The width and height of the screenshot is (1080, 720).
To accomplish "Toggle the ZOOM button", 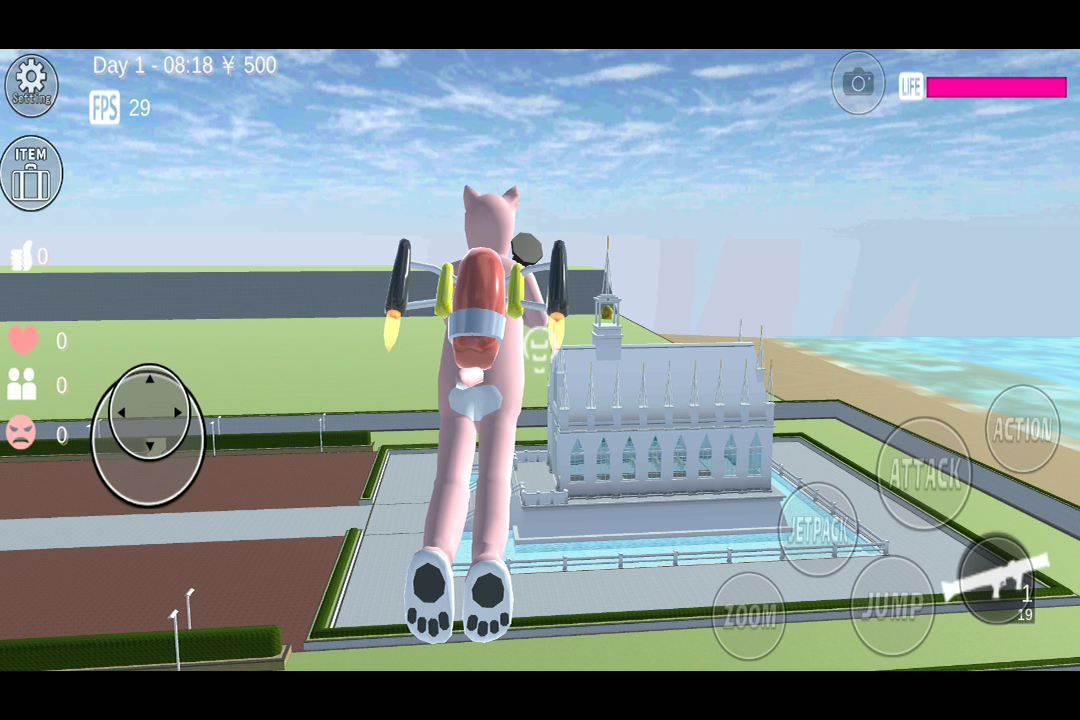I will pyautogui.click(x=749, y=616).
